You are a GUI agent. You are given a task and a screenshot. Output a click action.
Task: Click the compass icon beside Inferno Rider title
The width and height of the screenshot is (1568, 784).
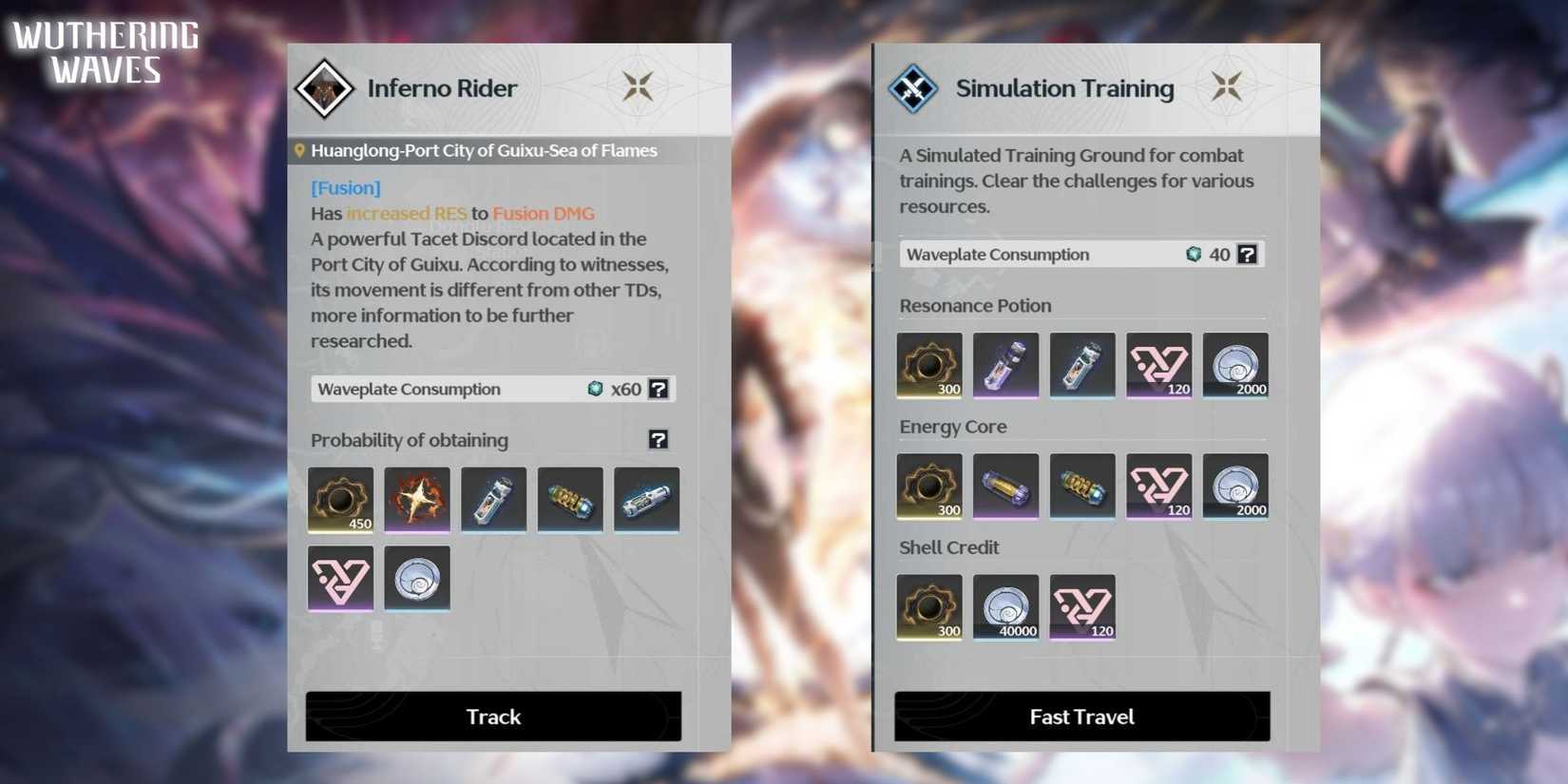pos(639,86)
